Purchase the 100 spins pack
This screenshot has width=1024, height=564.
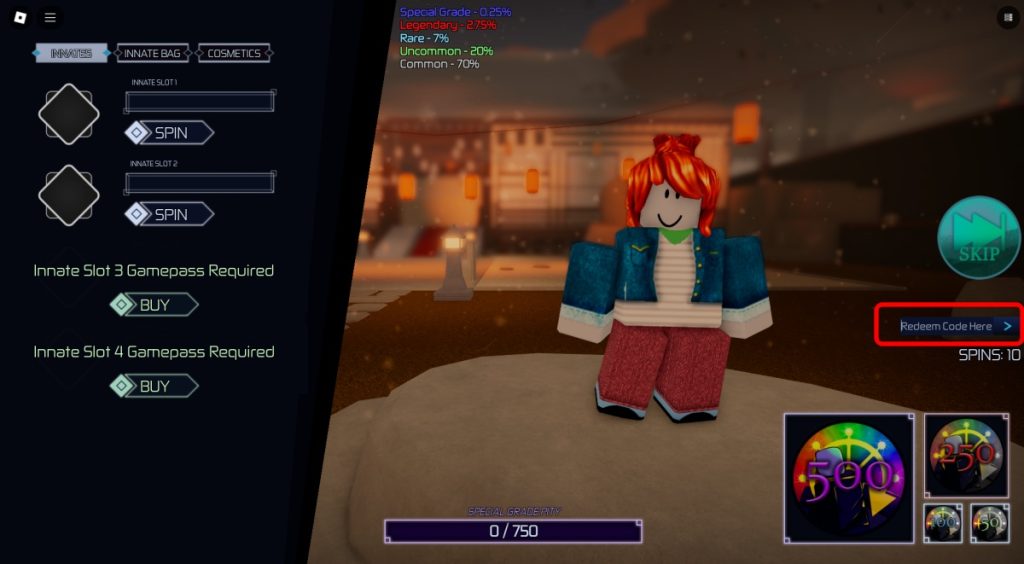point(943,523)
